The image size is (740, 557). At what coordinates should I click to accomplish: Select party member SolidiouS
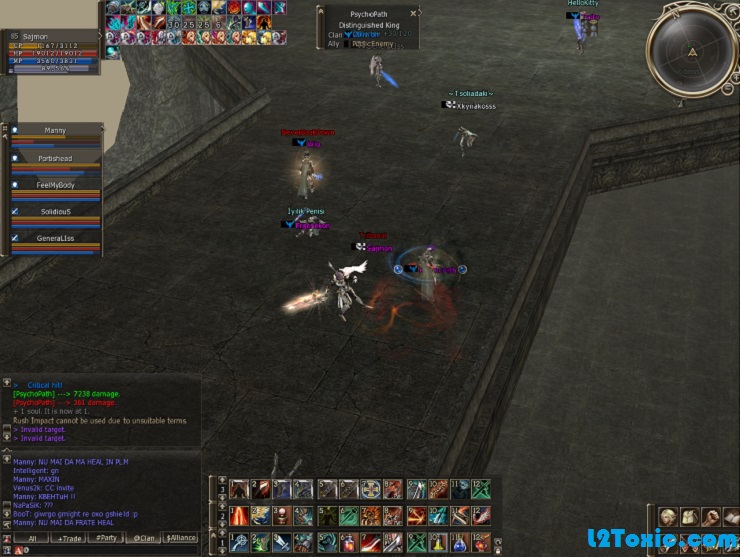coord(55,212)
